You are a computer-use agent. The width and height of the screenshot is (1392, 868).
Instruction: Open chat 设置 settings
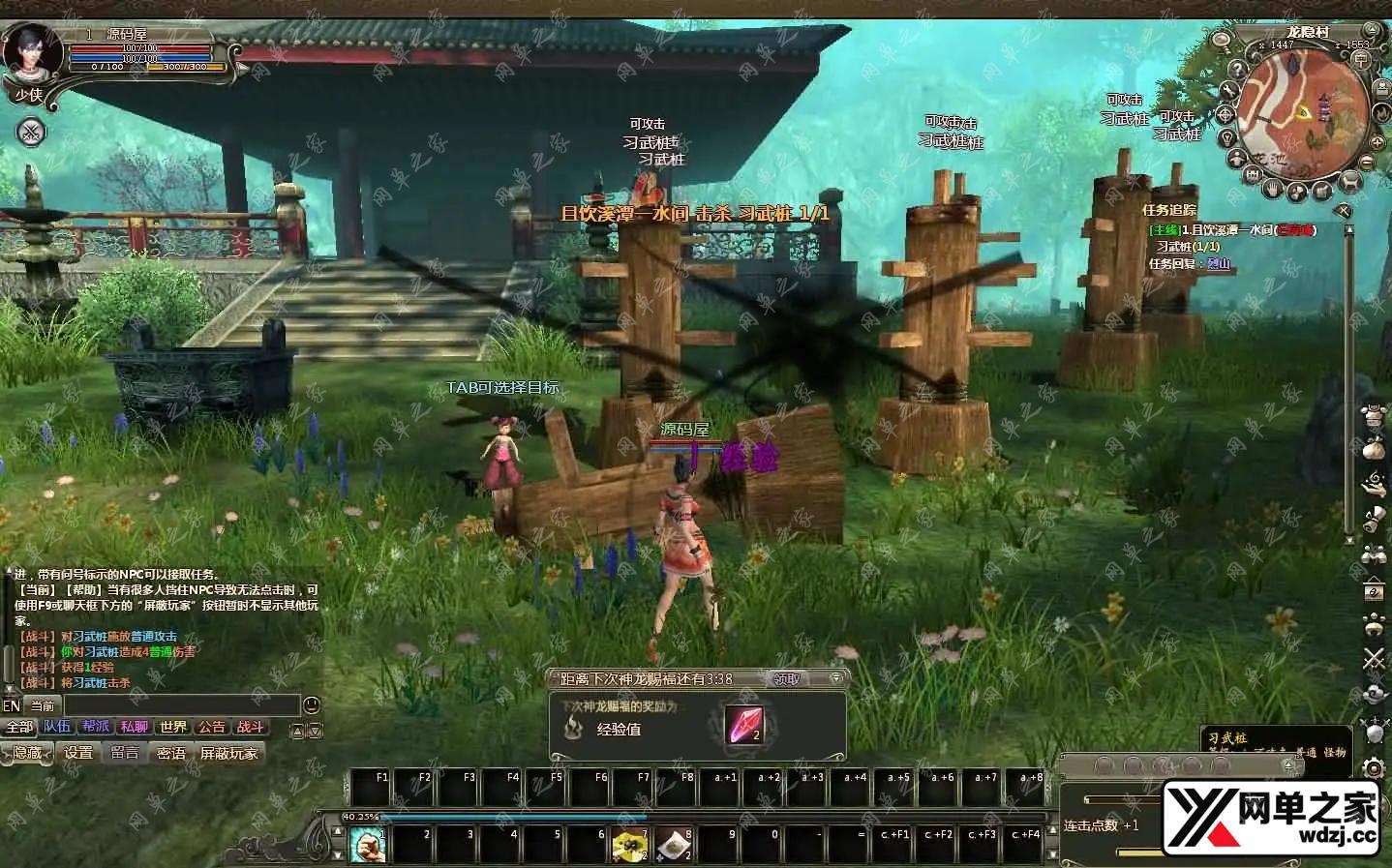coord(78,753)
